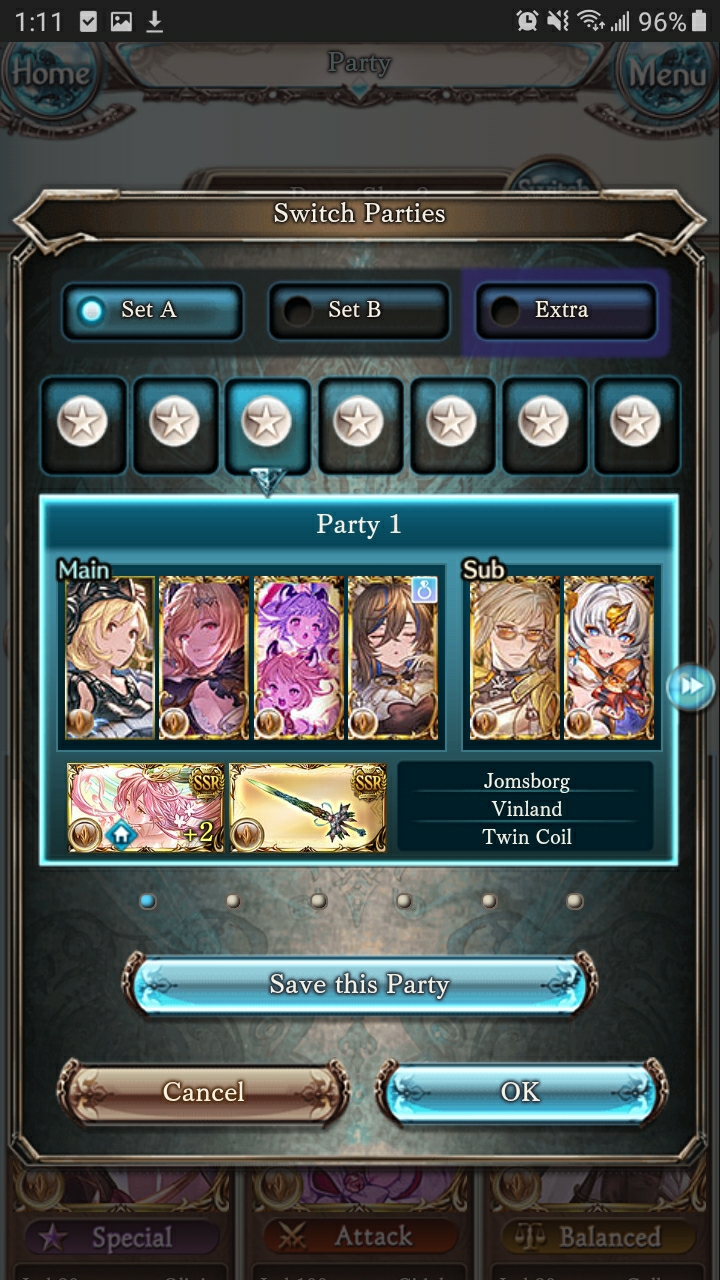Choose the character with the ring icon
Viewport: 720px width, 1280px height.
(393, 657)
